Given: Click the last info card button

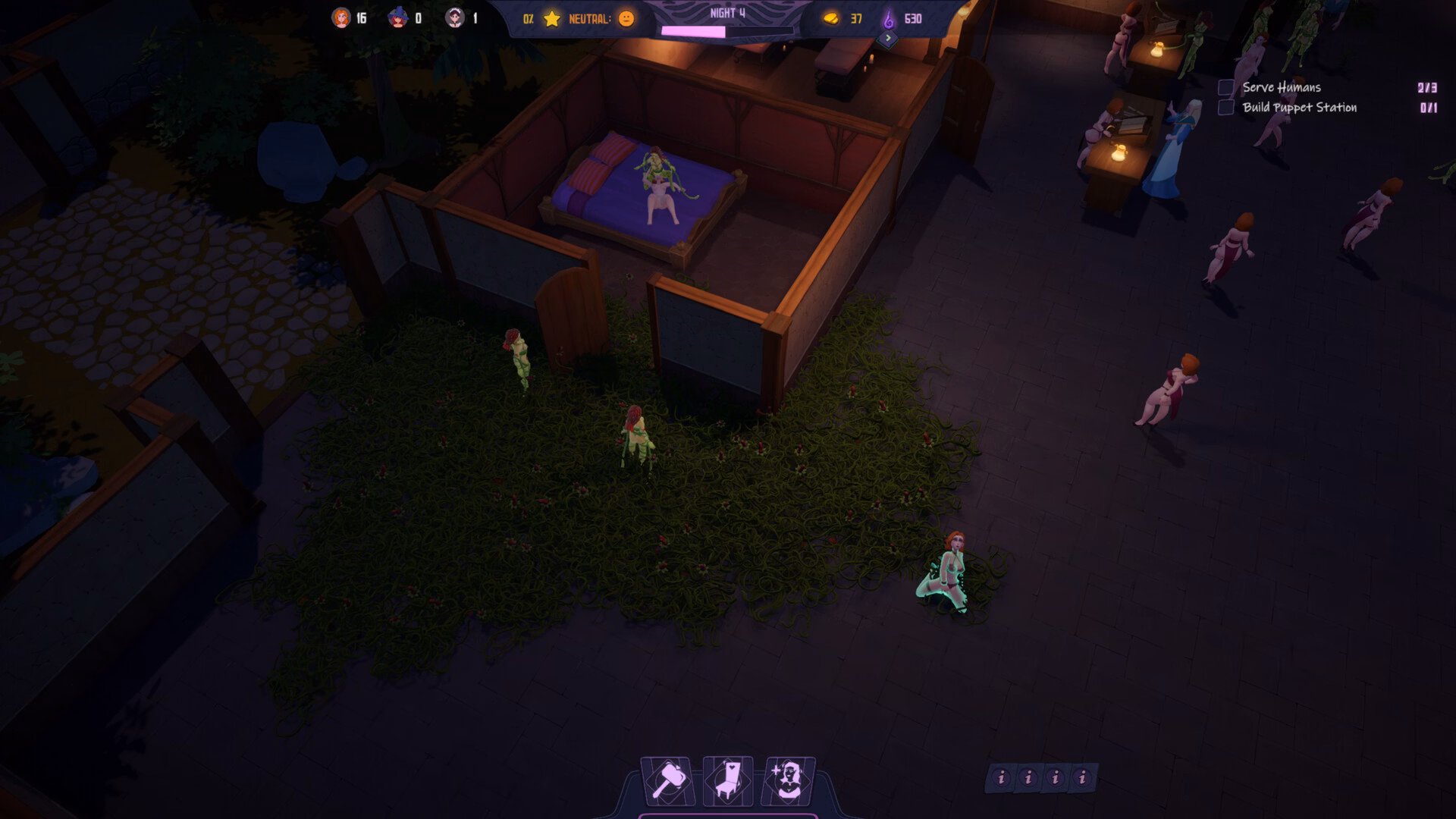Looking at the screenshot, I should (x=1084, y=778).
